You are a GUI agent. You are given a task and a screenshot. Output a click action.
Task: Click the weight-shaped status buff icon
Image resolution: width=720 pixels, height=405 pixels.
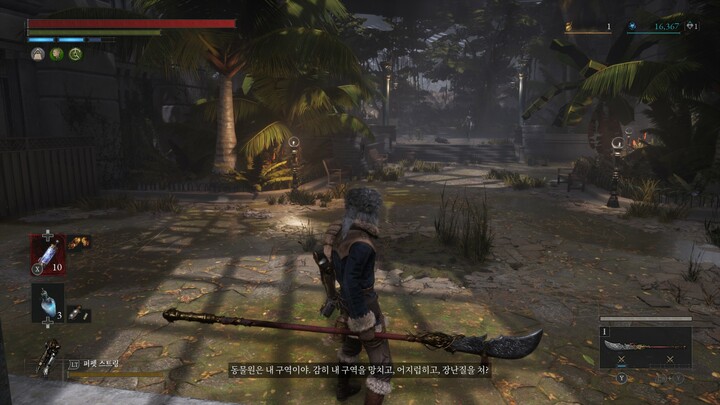pyautogui.click(x=38, y=54)
